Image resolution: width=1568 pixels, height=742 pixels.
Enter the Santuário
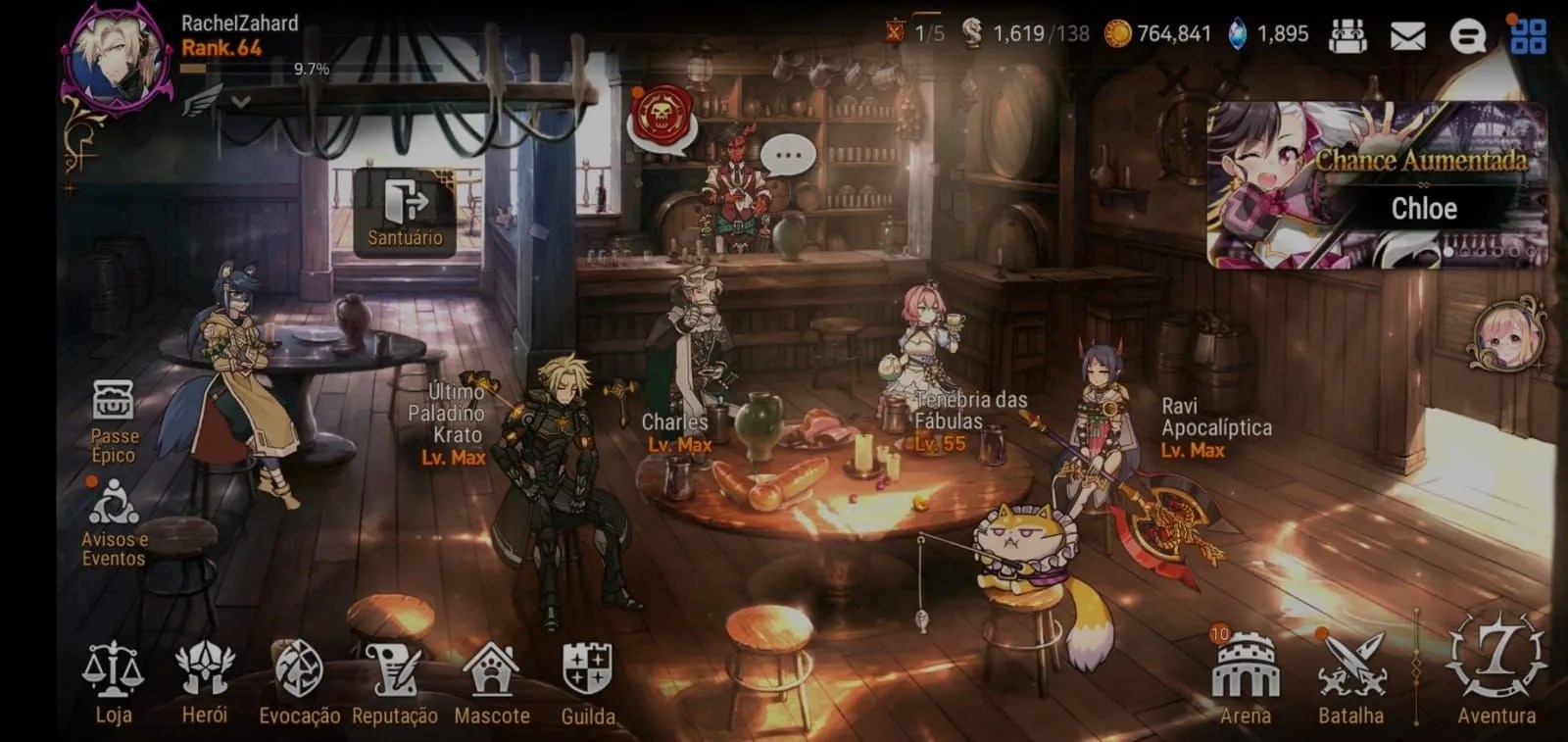[x=405, y=213]
